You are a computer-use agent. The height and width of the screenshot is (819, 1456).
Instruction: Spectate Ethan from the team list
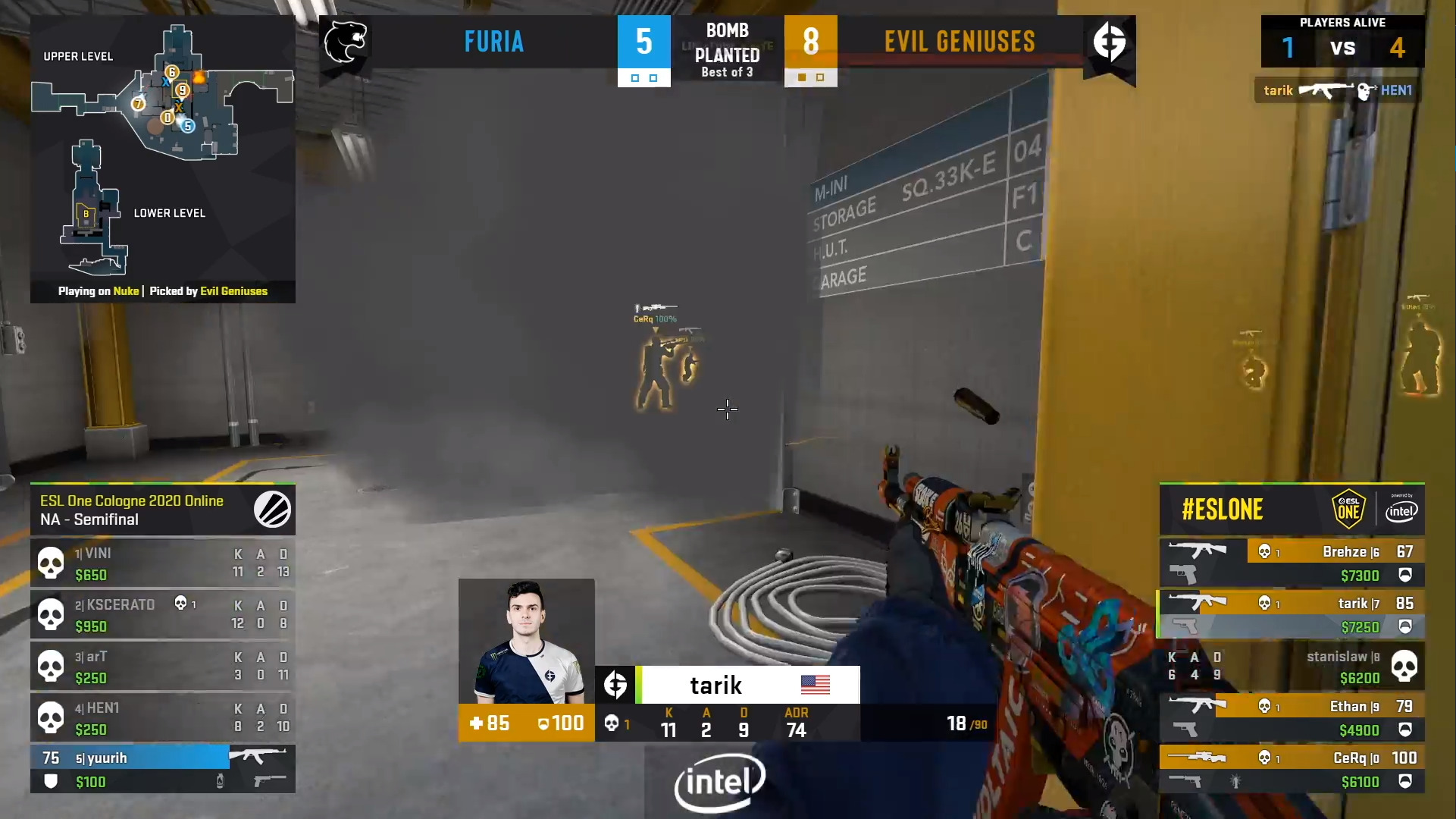(x=1292, y=718)
